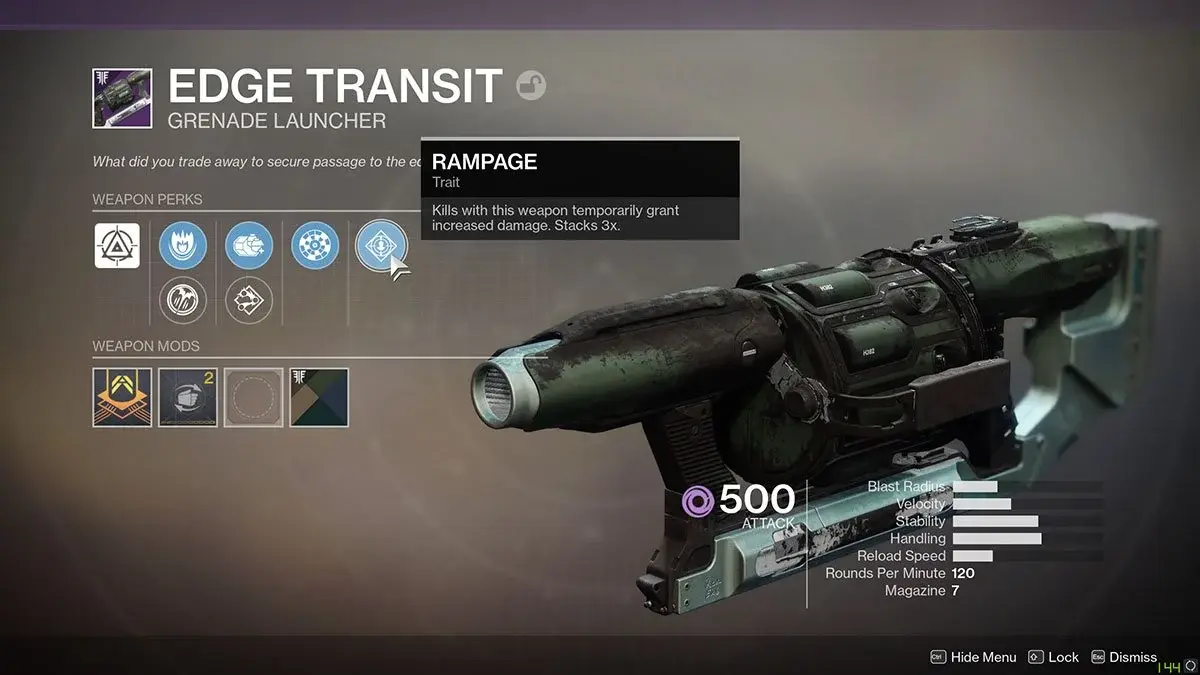The height and width of the screenshot is (675, 1200).
Task: Open the gold chevron weapon mod slot
Action: (x=122, y=397)
